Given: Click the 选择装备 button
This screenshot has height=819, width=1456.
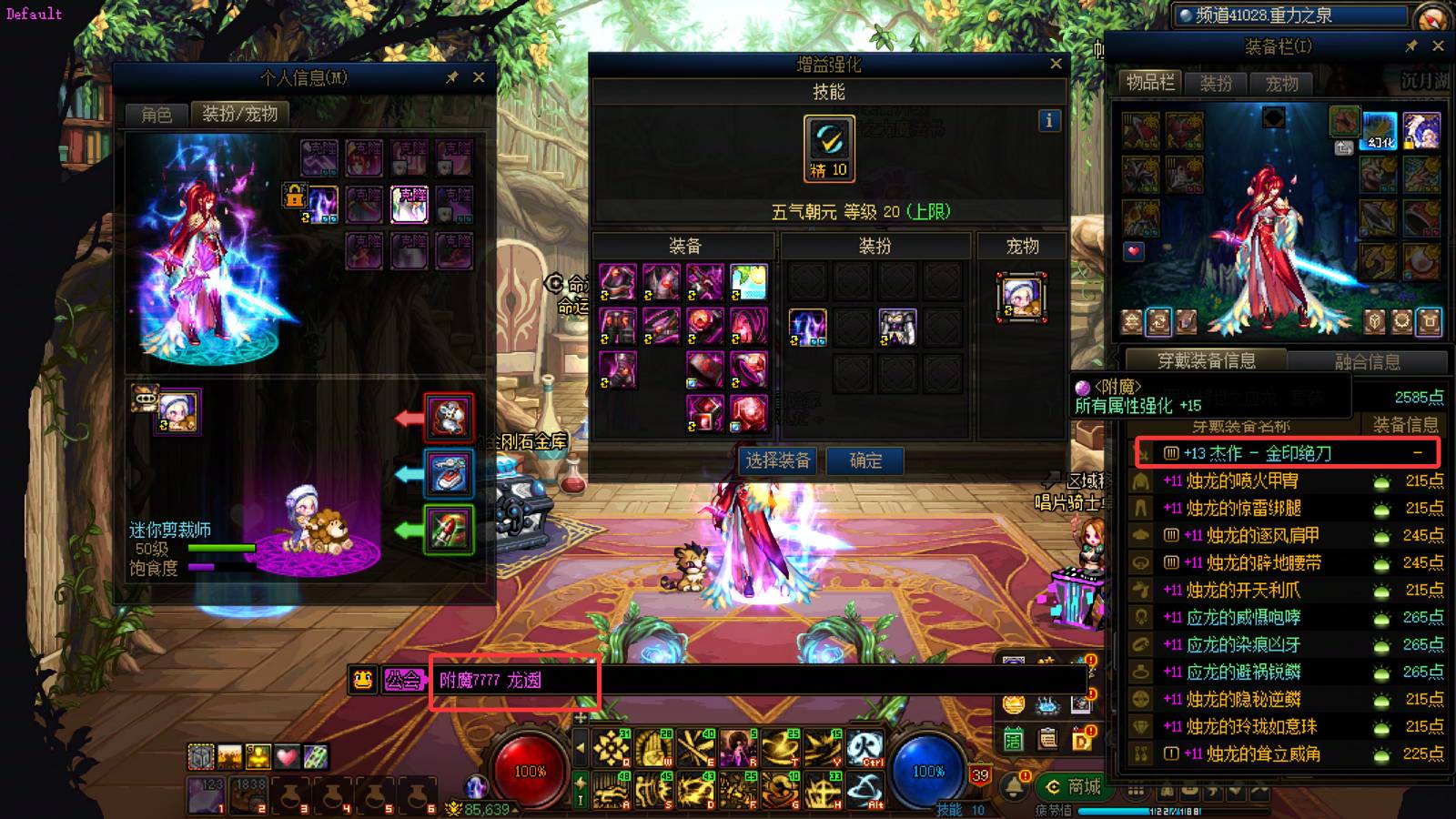Looking at the screenshot, I should 777,460.
